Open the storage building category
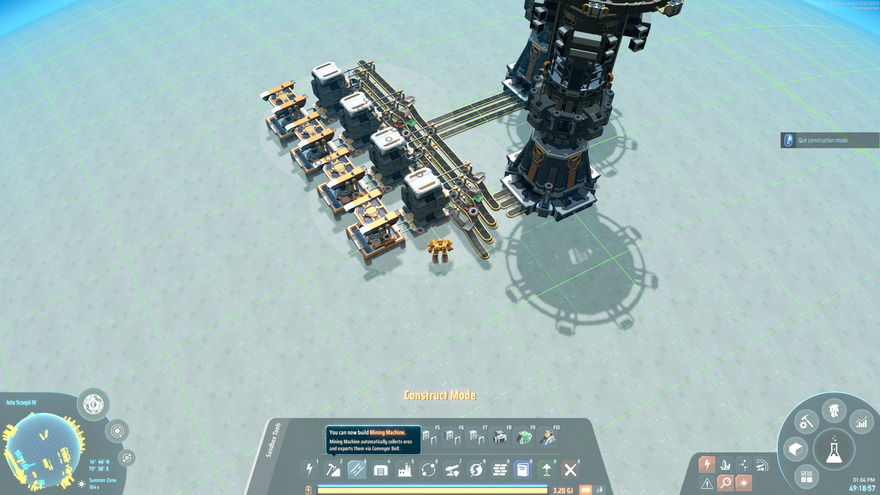 click(x=381, y=469)
